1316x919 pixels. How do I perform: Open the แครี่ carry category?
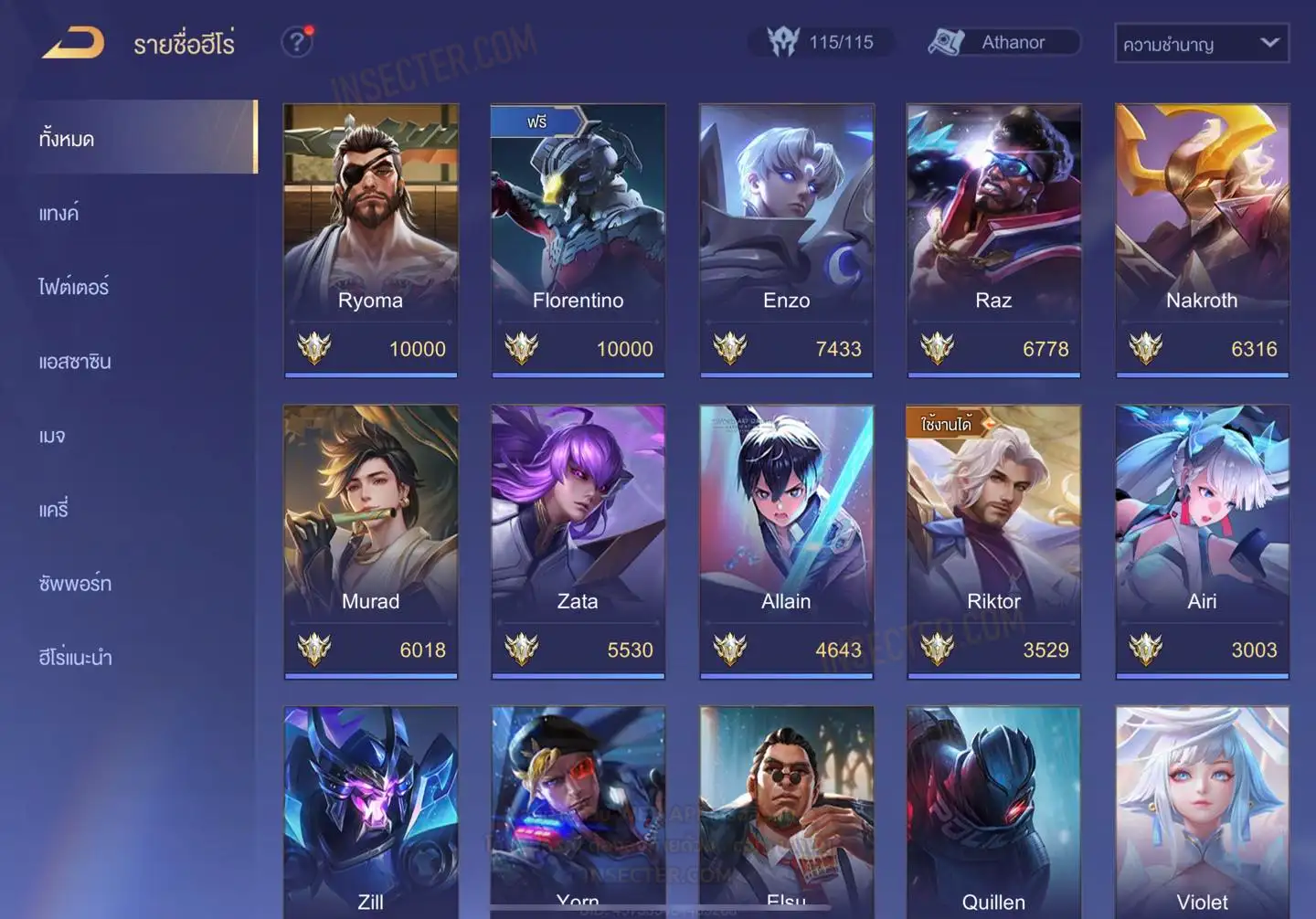click(x=54, y=510)
